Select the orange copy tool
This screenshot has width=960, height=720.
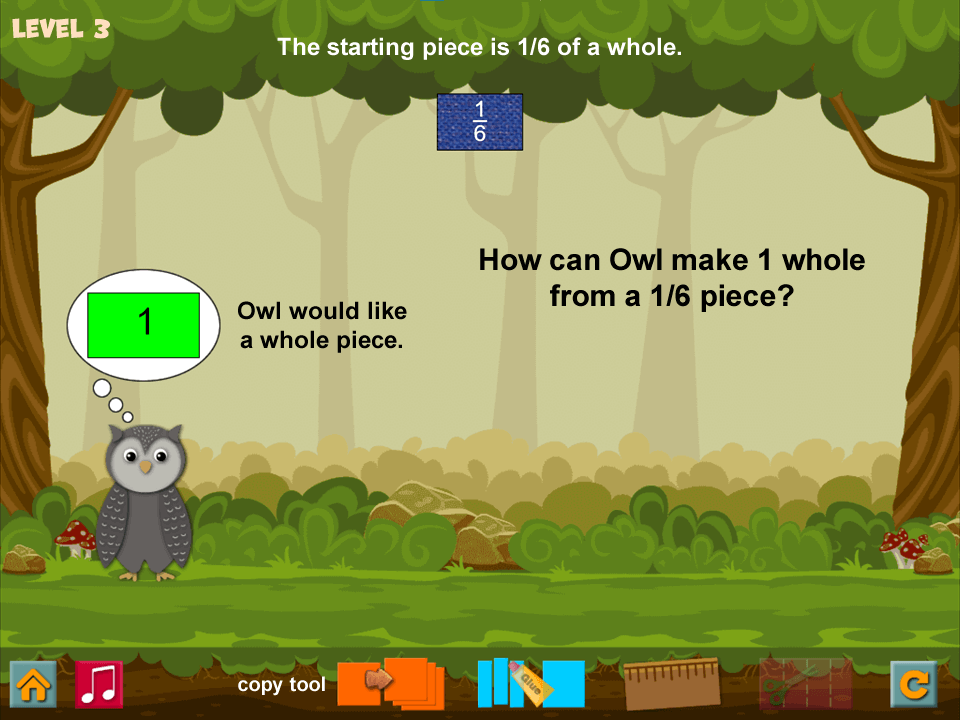(392, 683)
